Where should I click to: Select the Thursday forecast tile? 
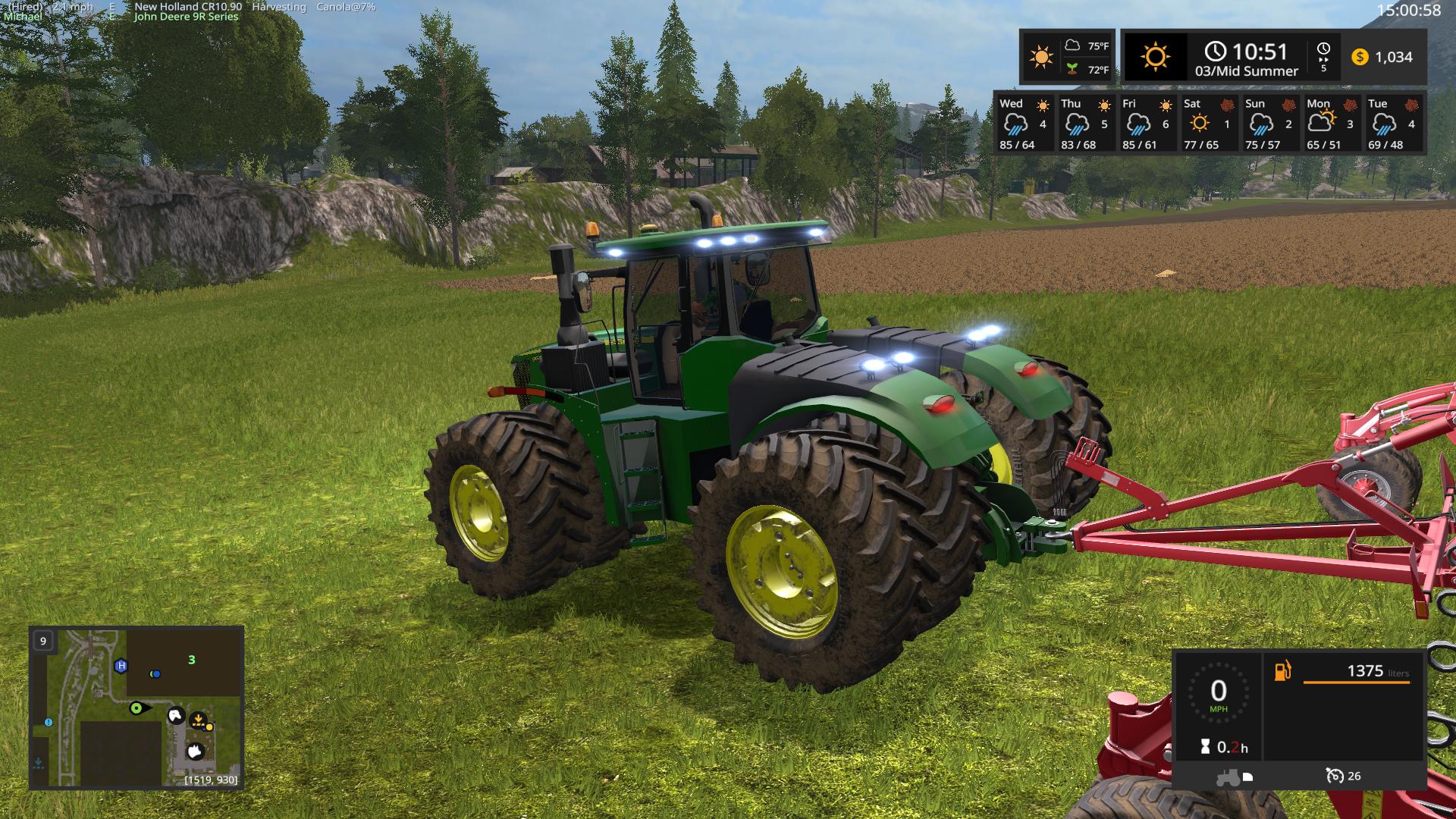pos(1085,123)
